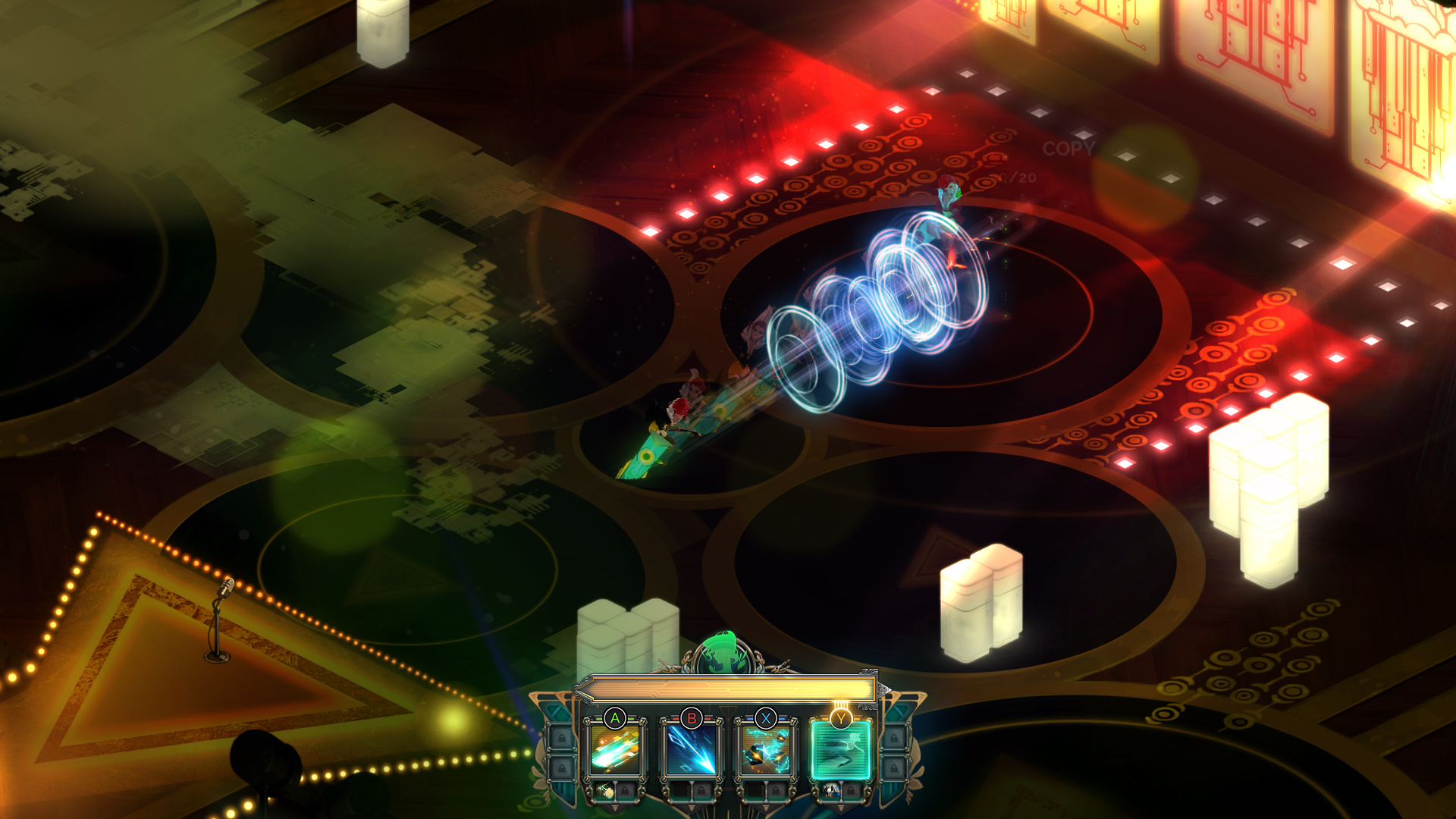
Task: Select the Breach() function in slot B
Action: click(690, 748)
